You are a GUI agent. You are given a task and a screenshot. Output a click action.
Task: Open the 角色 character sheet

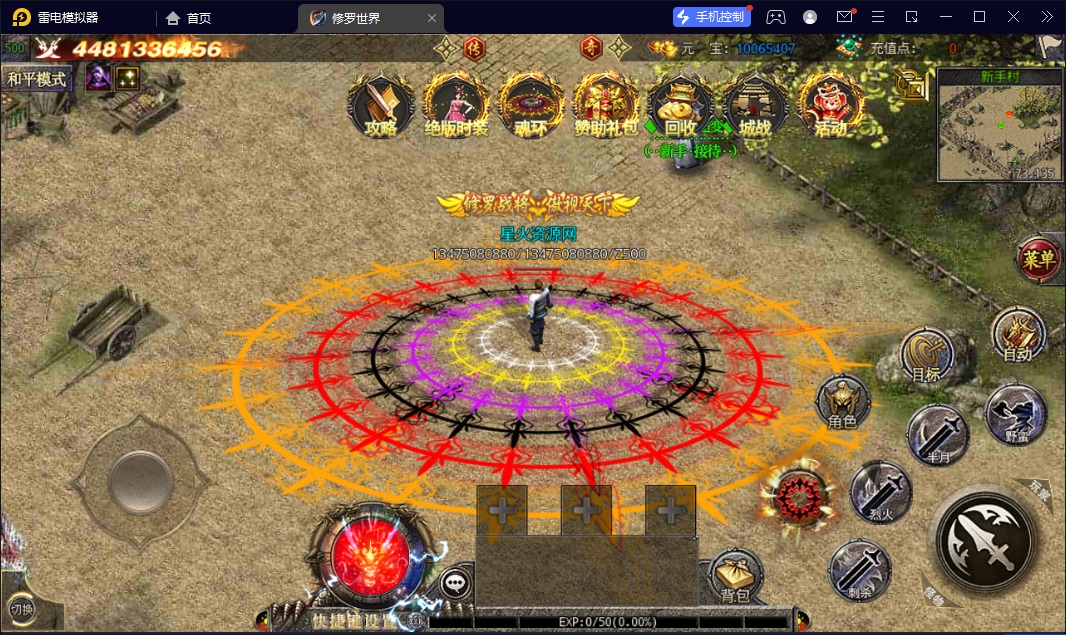[x=843, y=403]
